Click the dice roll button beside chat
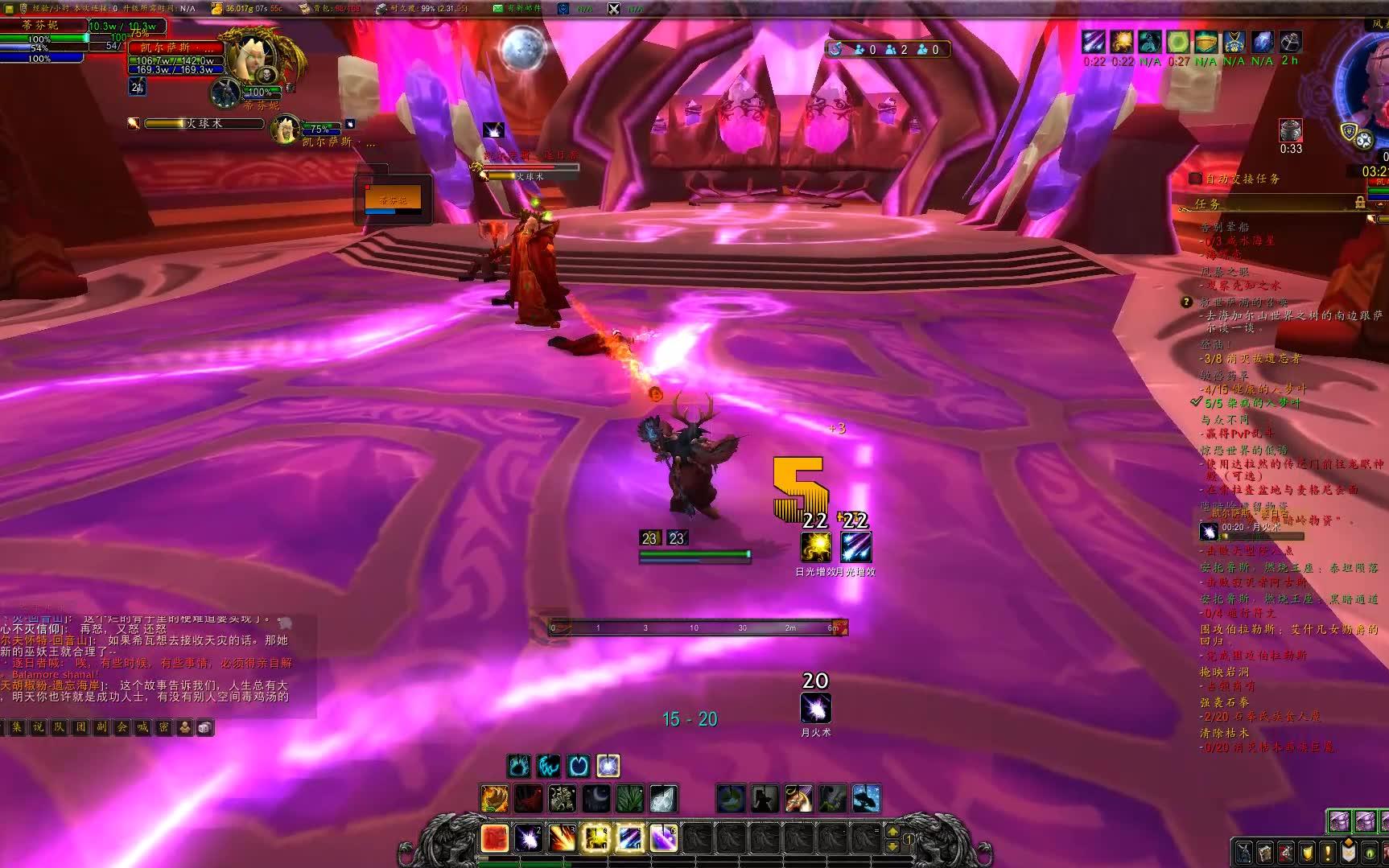Viewport: 1389px width, 868px height. click(205, 727)
